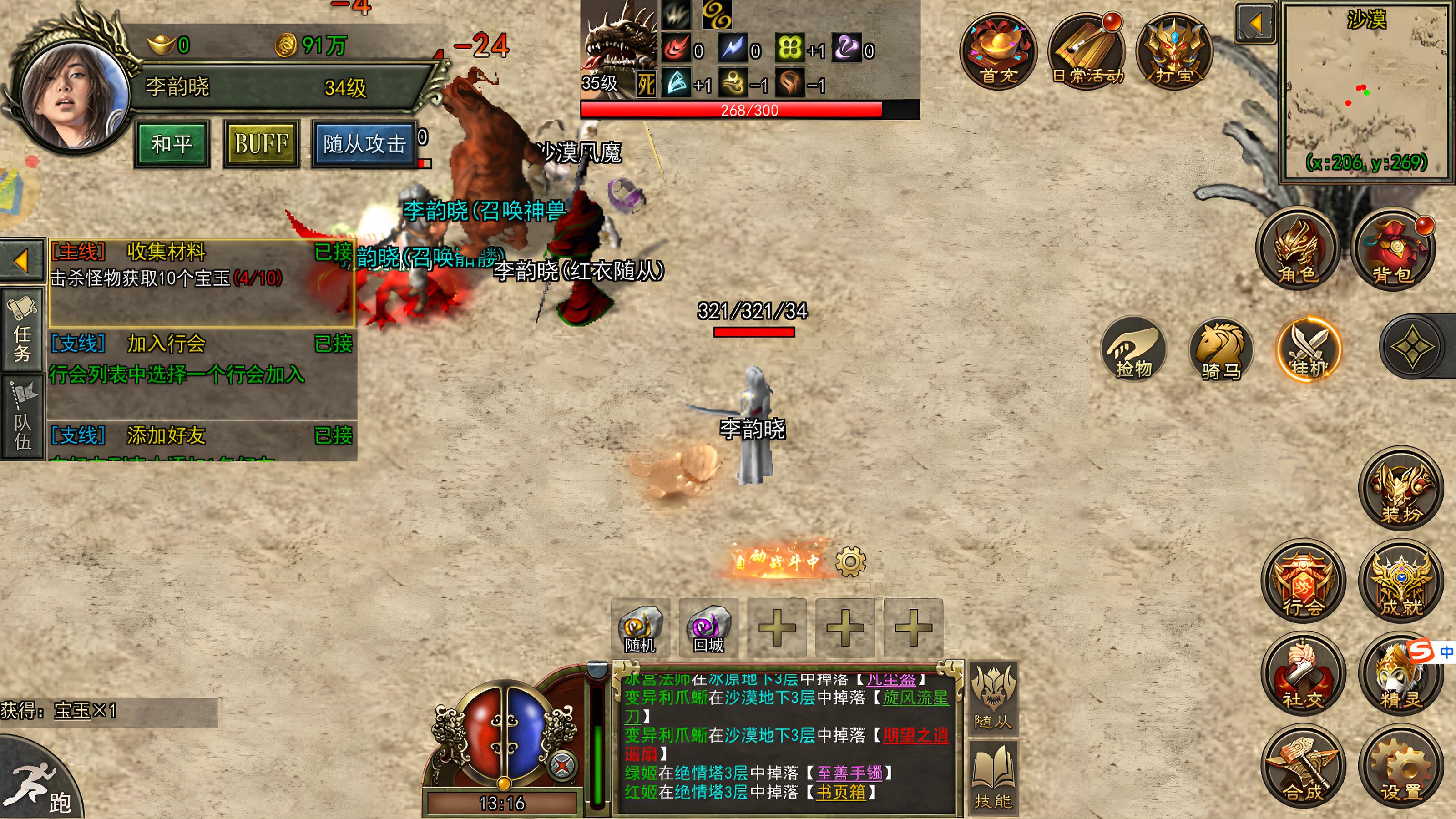This screenshot has width=1456, height=819.
Task: Open the BUFF panel
Action: click(261, 144)
